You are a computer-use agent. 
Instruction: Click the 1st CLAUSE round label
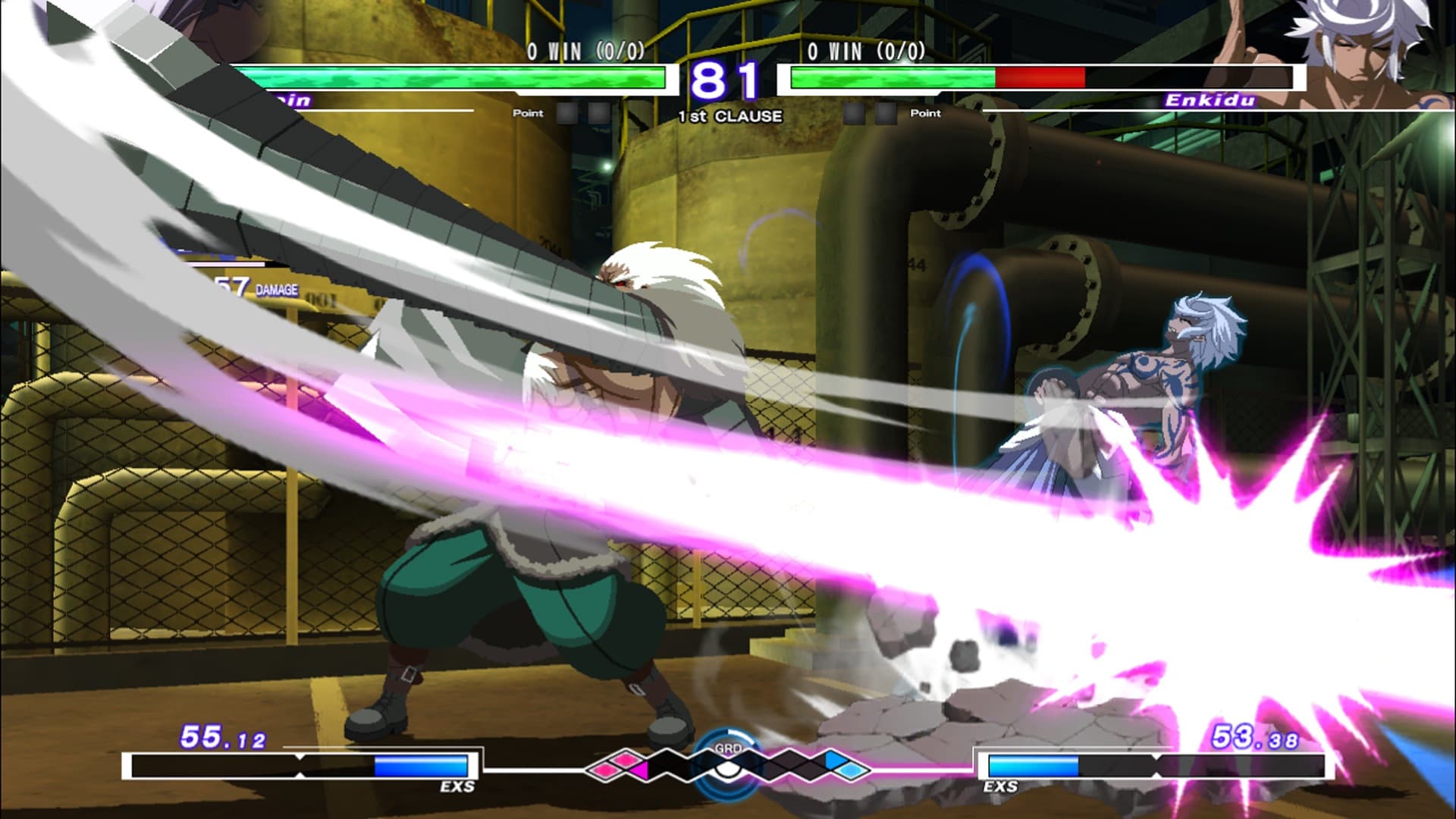(727, 115)
